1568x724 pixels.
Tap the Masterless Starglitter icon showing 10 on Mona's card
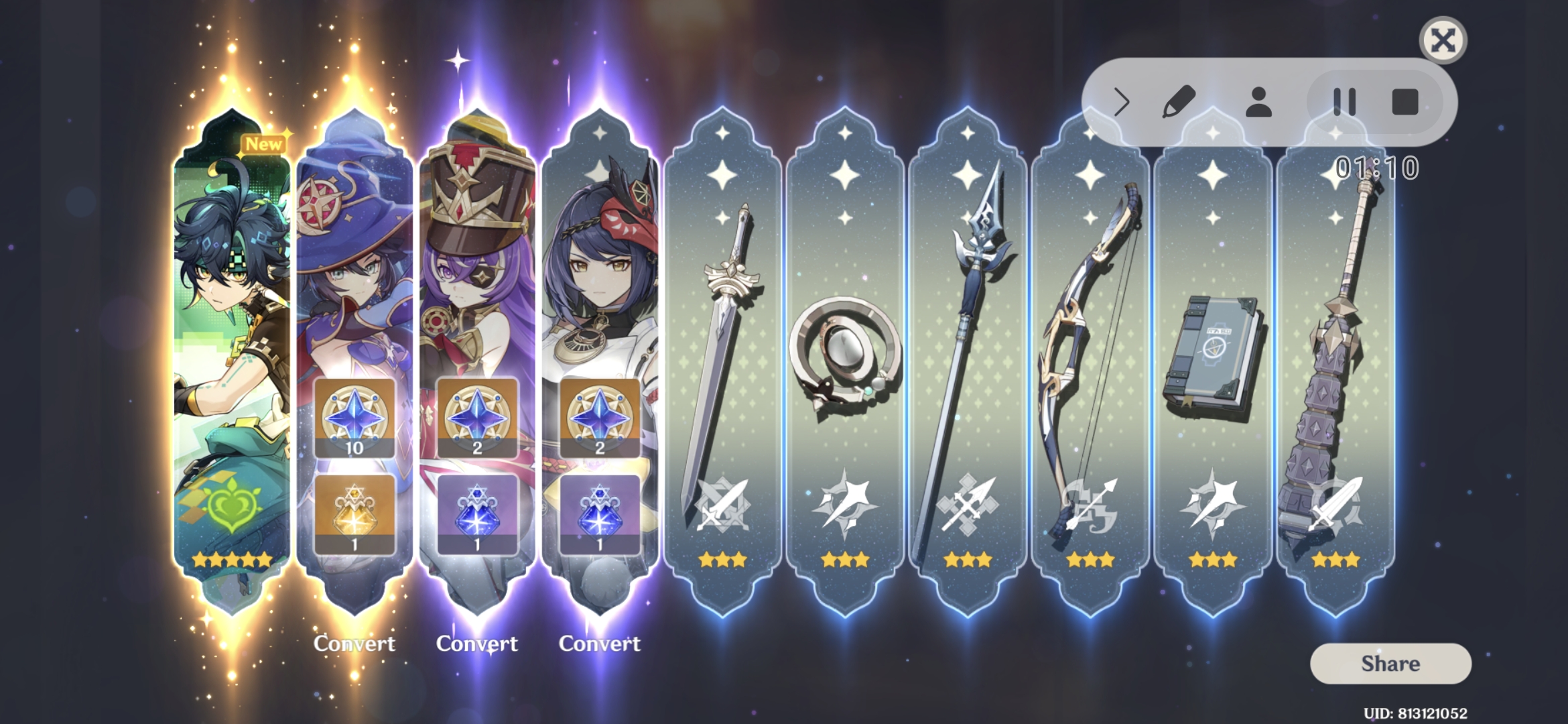pos(355,417)
